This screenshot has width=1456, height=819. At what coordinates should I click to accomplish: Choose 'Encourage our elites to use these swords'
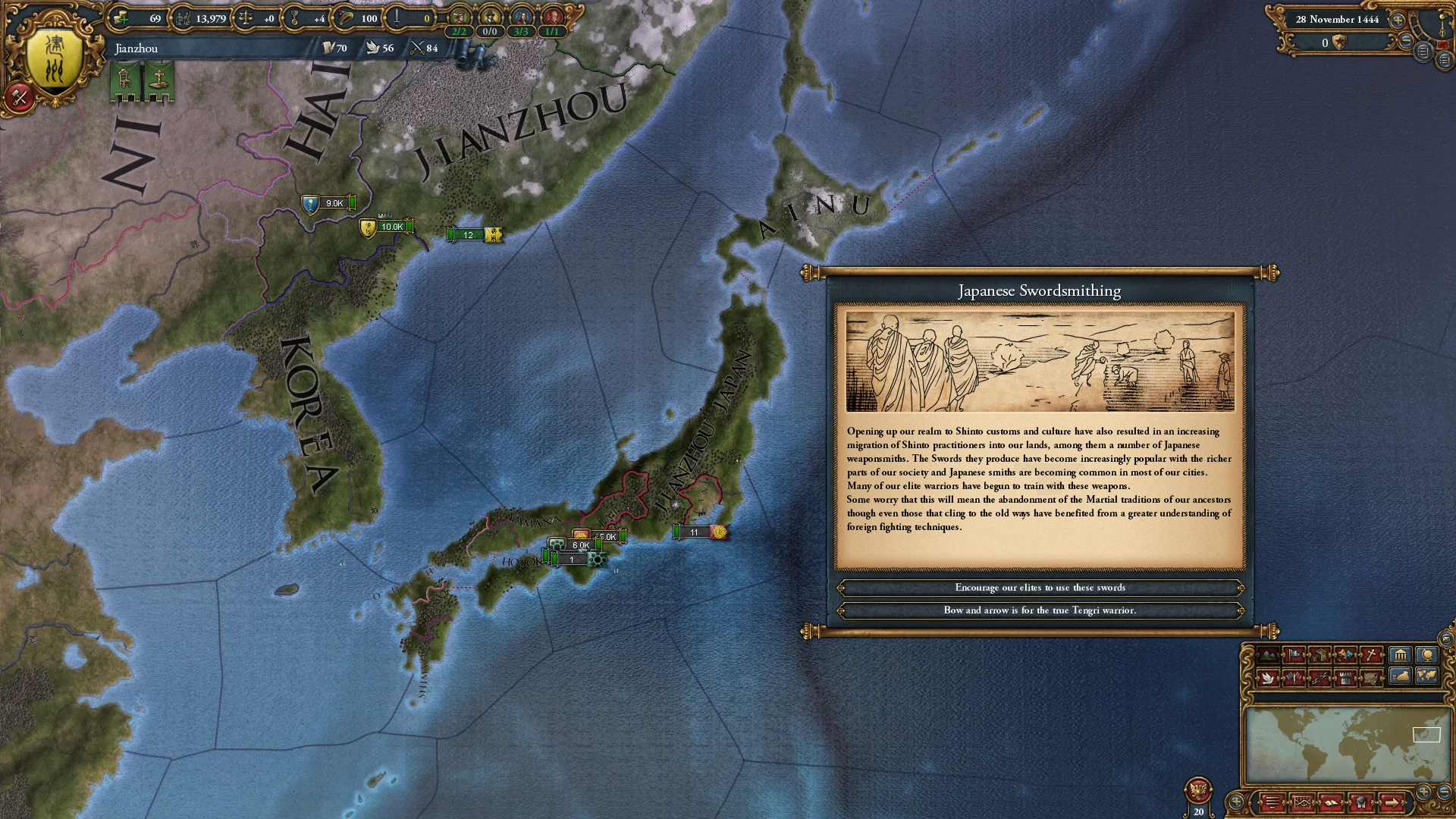point(1040,588)
